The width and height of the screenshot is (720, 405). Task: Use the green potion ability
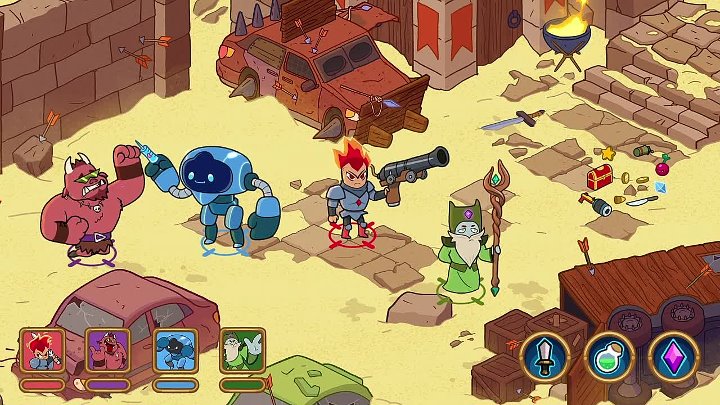pos(609,357)
